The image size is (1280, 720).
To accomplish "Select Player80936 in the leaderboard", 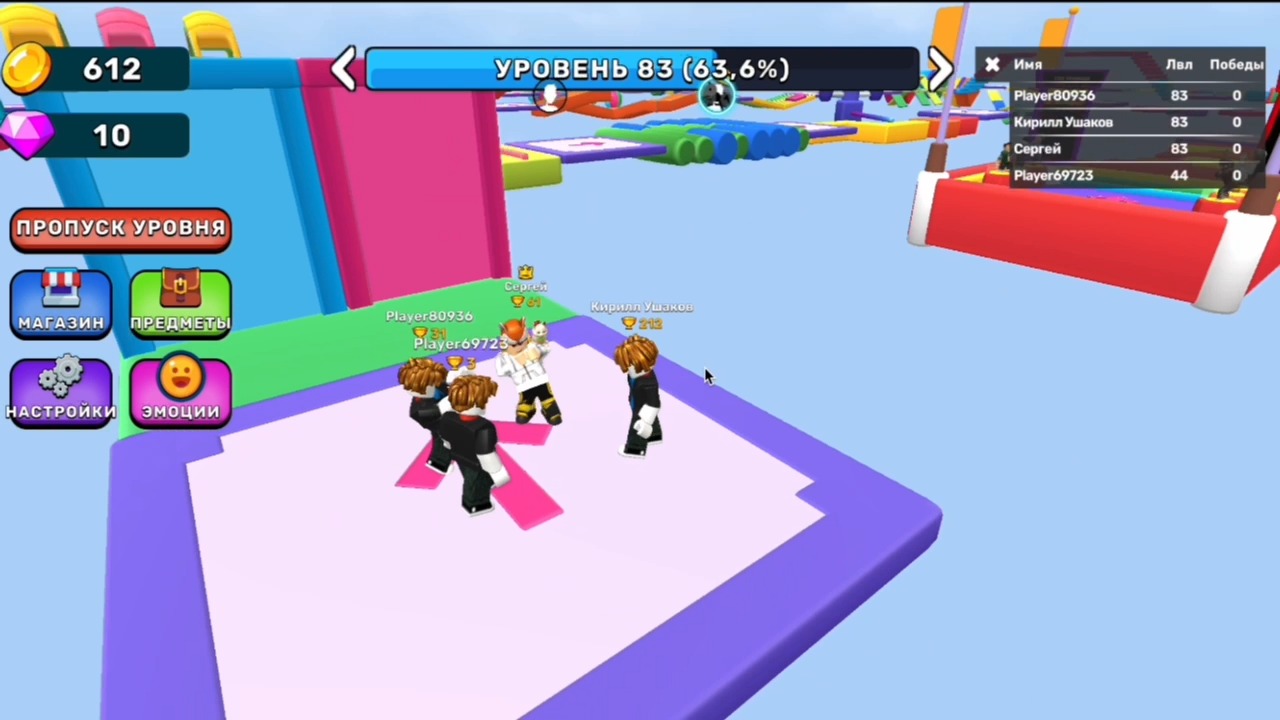I will coord(1054,95).
